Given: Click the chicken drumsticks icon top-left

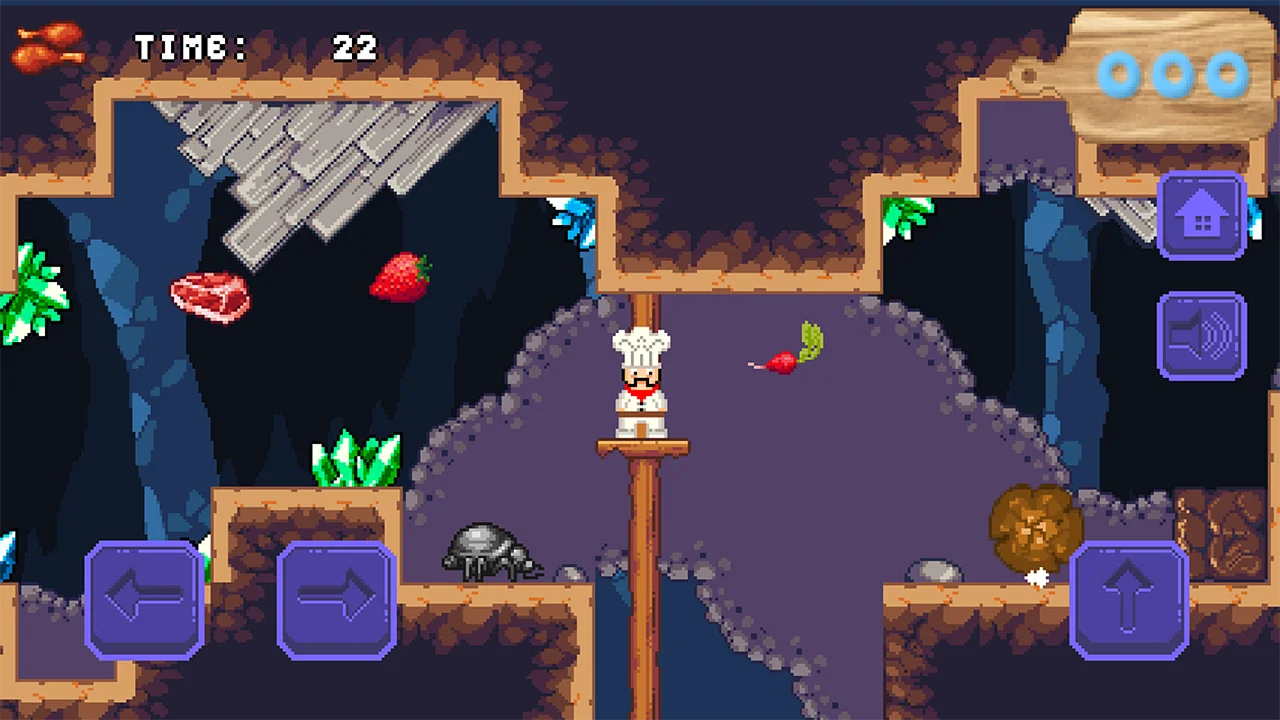Looking at the screenshot, I should coord(45,45).
